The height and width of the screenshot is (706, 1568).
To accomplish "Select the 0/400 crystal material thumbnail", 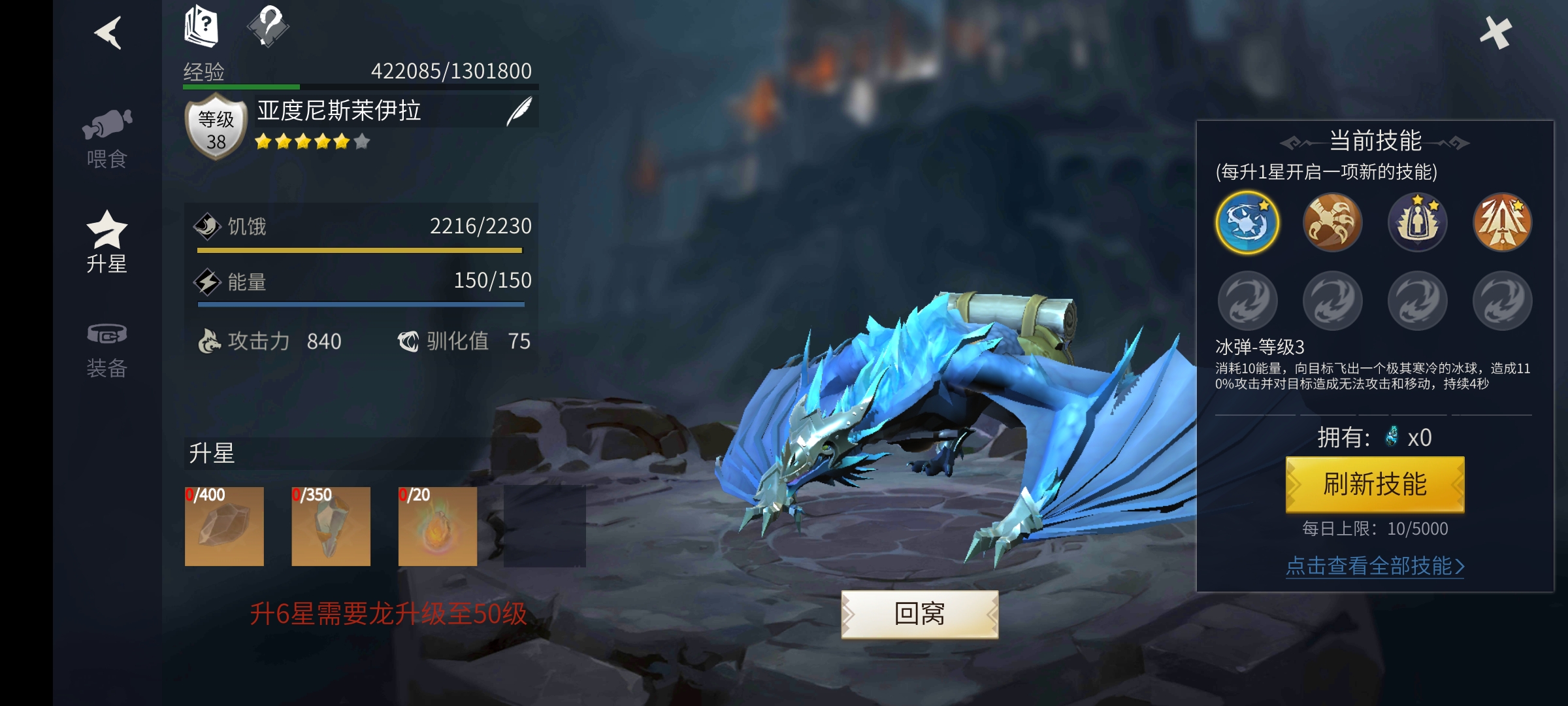I will [225, 526].
